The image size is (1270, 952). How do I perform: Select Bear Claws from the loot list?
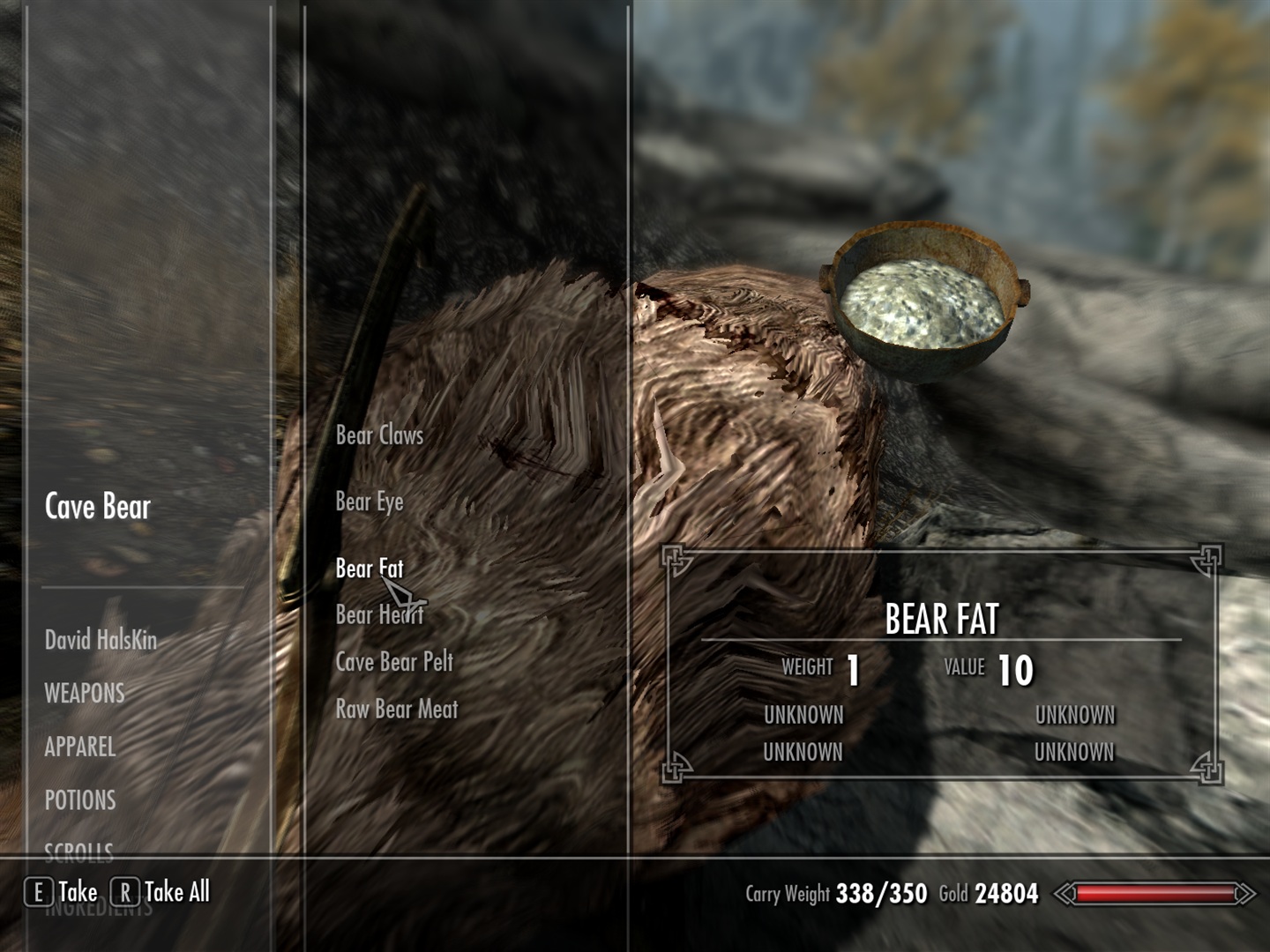[379, 435]
